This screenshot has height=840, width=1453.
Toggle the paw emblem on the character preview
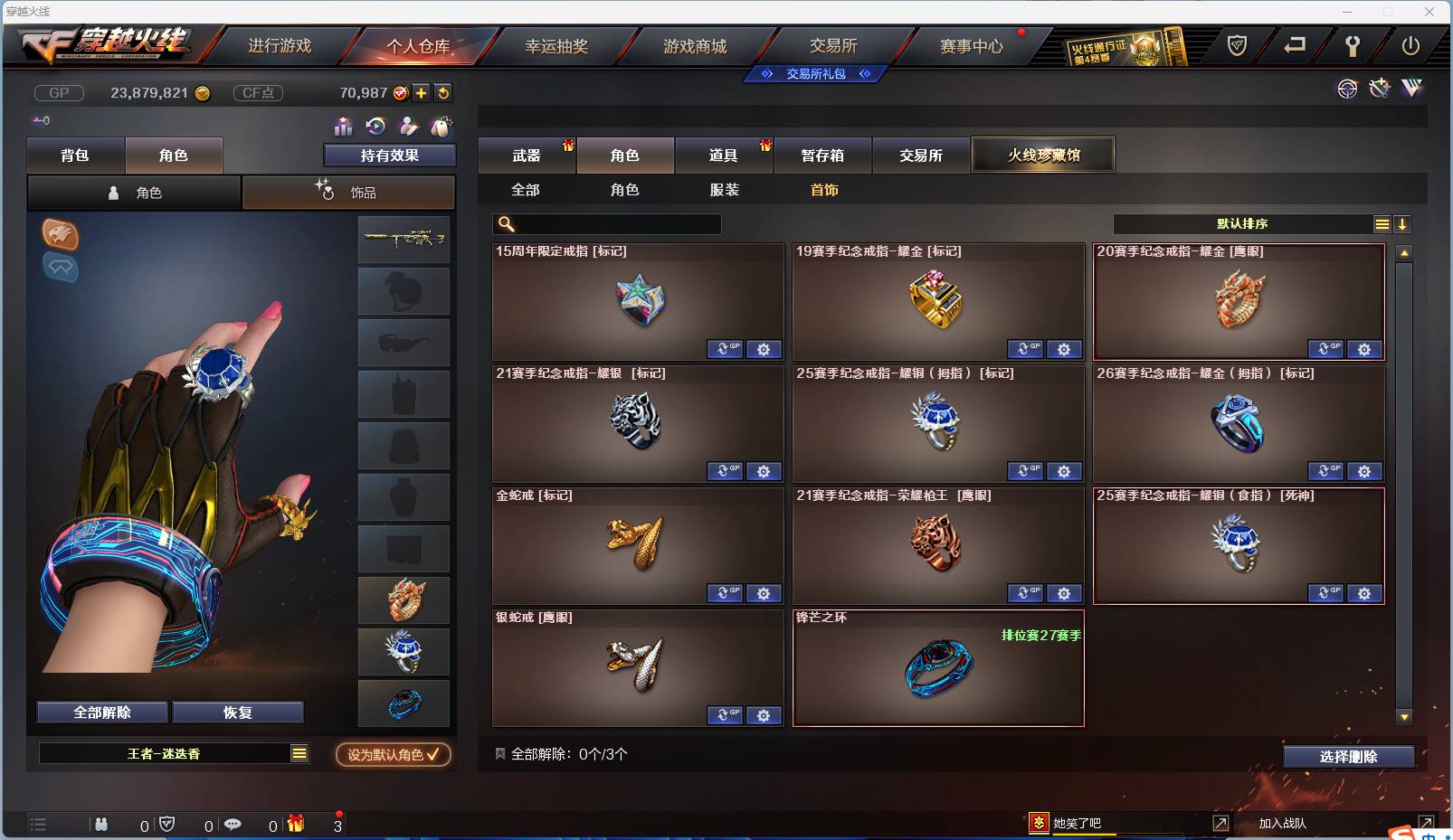pos(61,236)
